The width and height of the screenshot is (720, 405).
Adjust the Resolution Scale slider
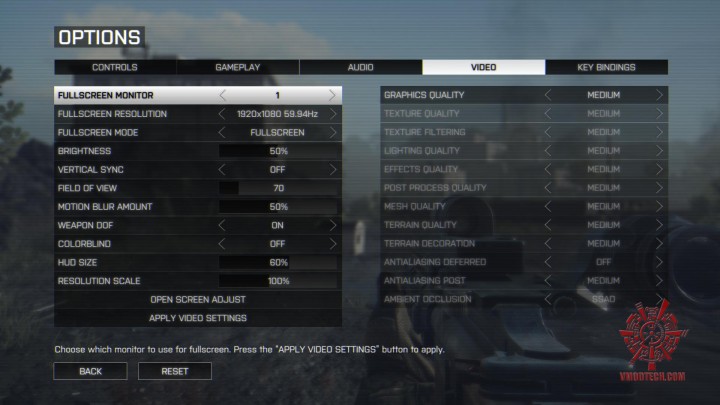click(278, 281)
